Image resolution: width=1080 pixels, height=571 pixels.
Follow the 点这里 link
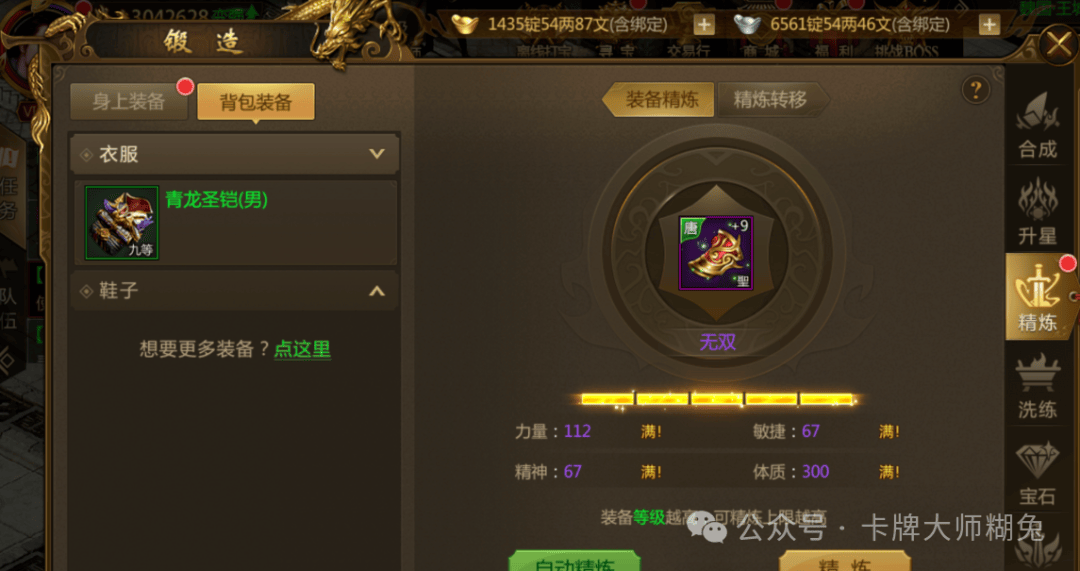tap(302, 349)
